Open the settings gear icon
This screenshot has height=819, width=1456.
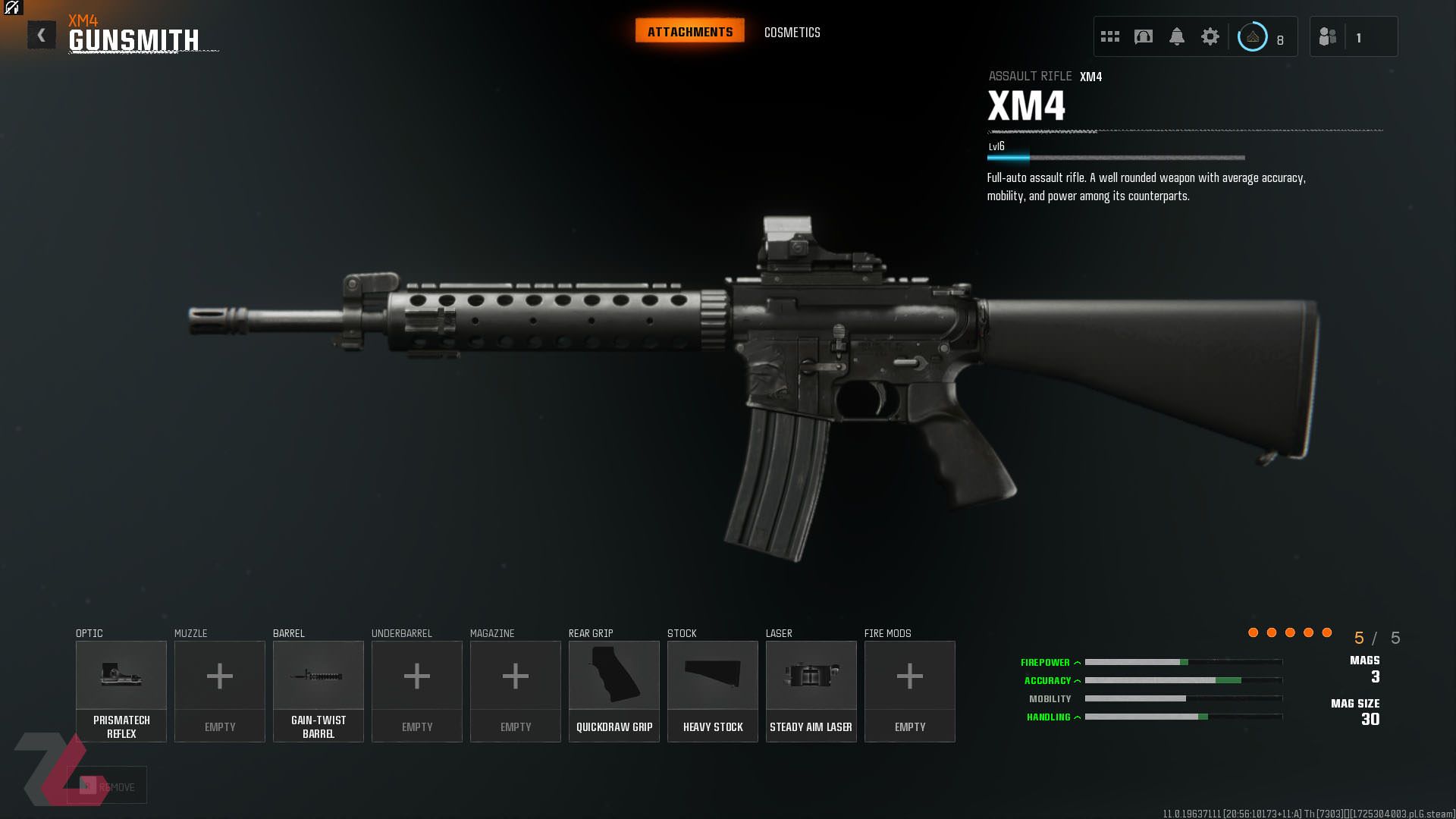[1210, 36]
